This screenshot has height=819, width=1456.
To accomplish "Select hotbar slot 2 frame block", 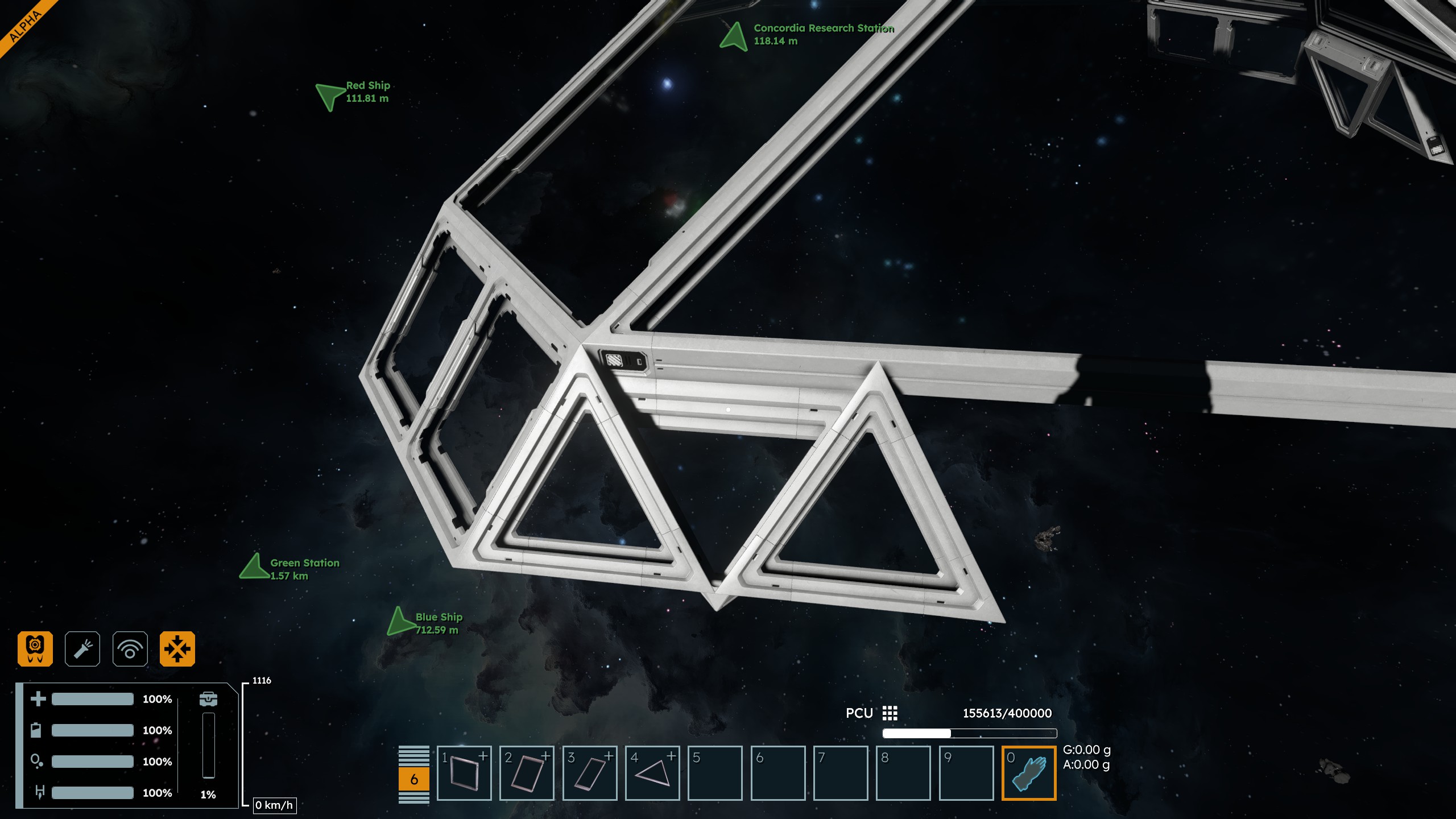I will (x=527, y=773).
